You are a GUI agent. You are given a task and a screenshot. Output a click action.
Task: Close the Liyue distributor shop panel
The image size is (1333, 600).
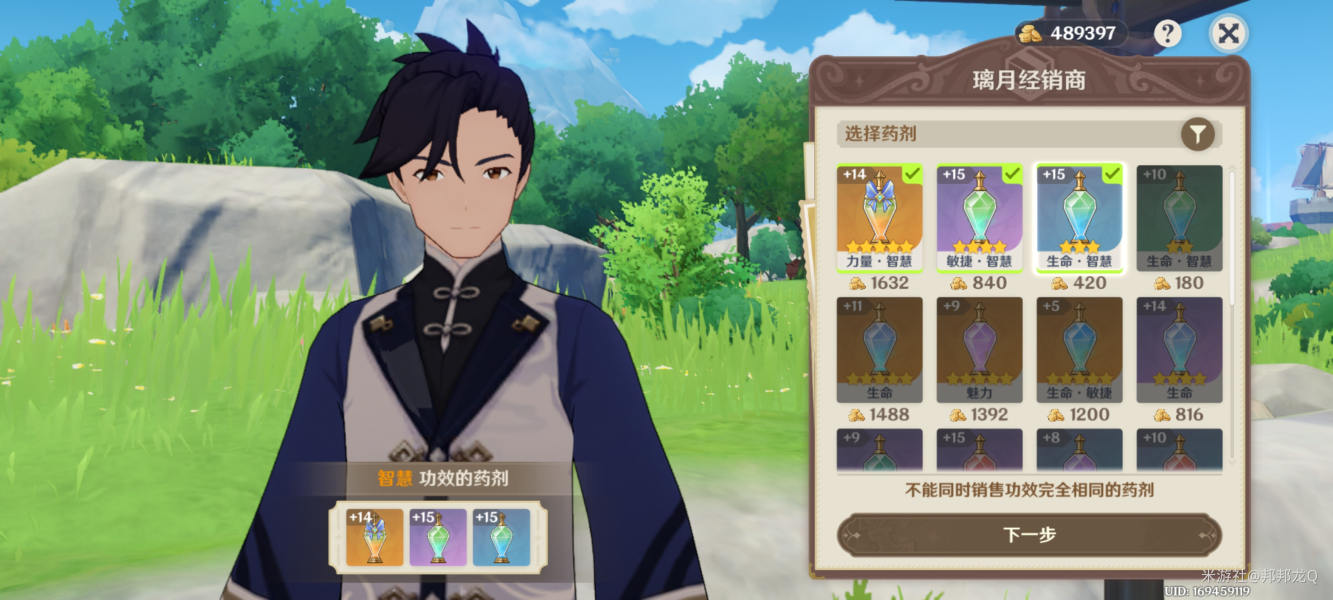pyautogui.click(x=1228, y=34)
